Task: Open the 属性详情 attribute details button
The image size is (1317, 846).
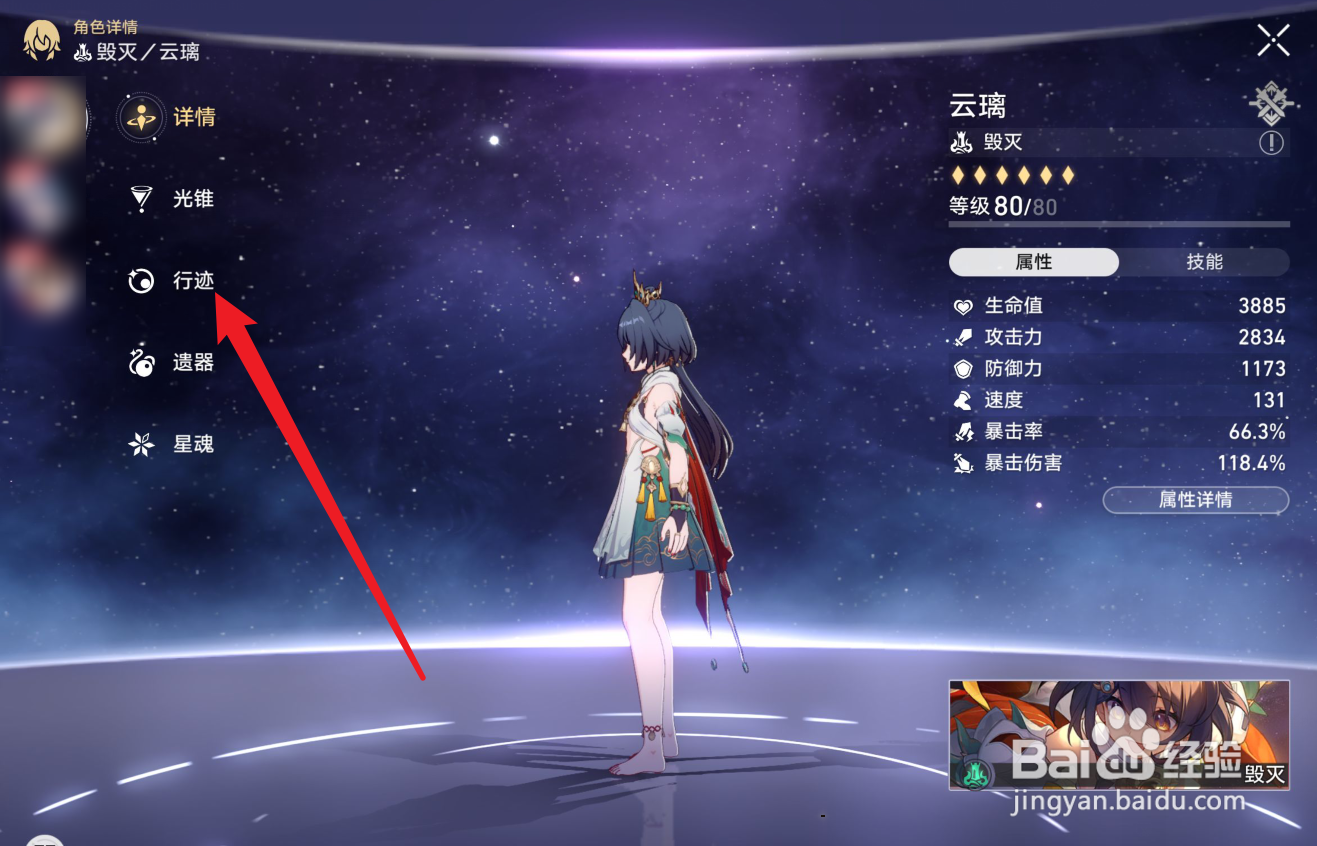Action: pos(1196,499)
